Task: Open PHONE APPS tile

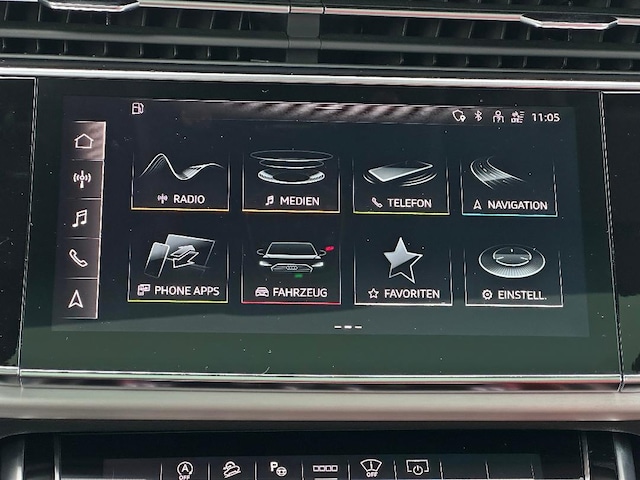Action: coord(178,268)
